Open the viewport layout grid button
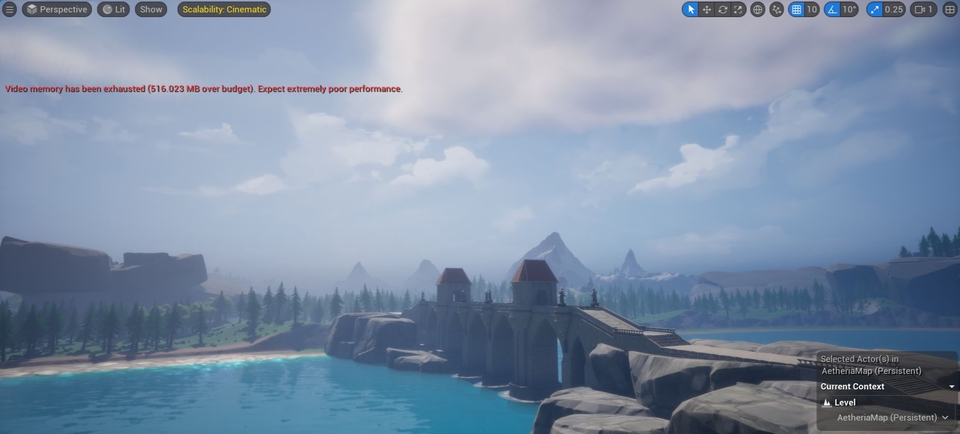Image resolution: width=960 pixels, height=434 pixels. coord(950,9)
